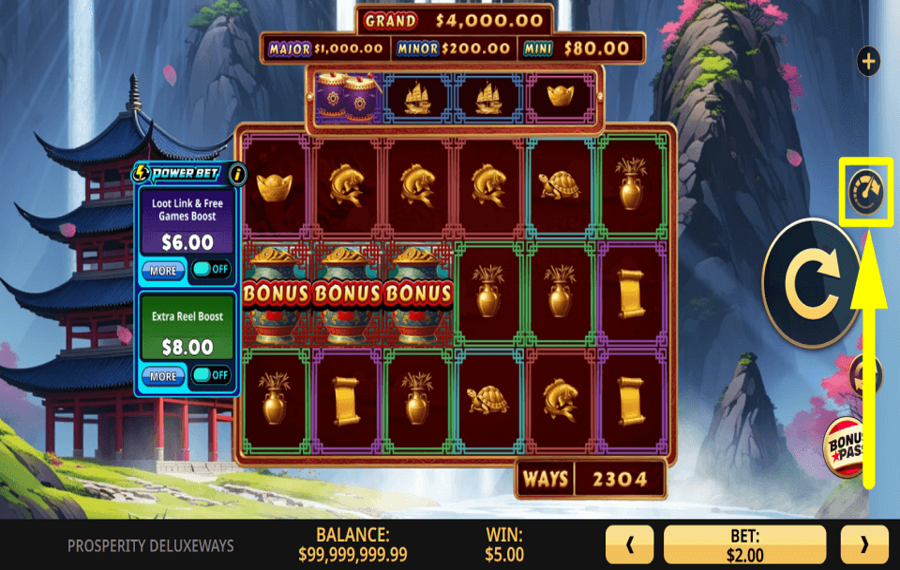Toggle on the Extra Reel Boost

coord(211,375)
